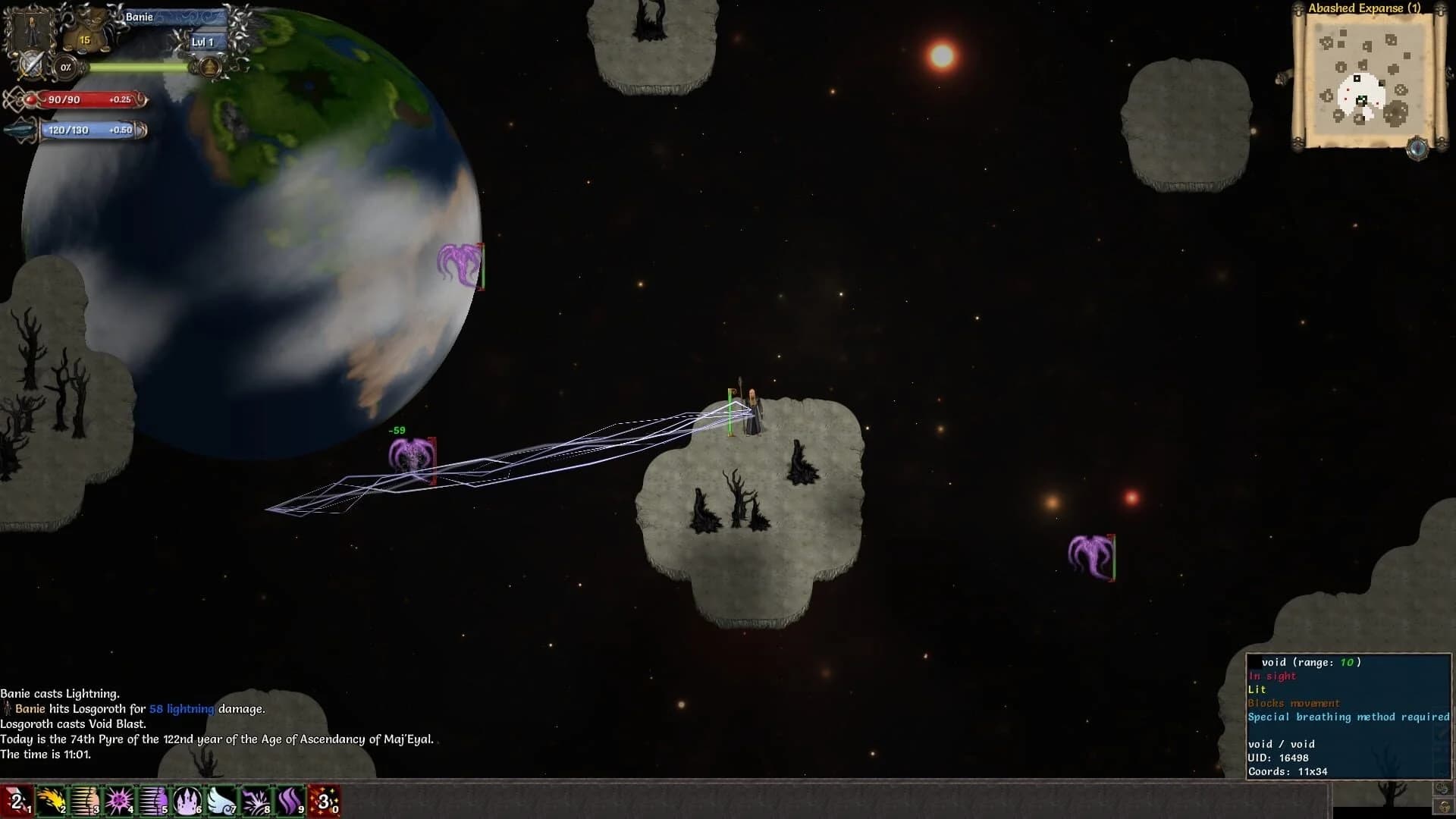Switch hotbar pages via the red 2 tile
Viewport: 1456px width, 819px height.
[17, 800]
